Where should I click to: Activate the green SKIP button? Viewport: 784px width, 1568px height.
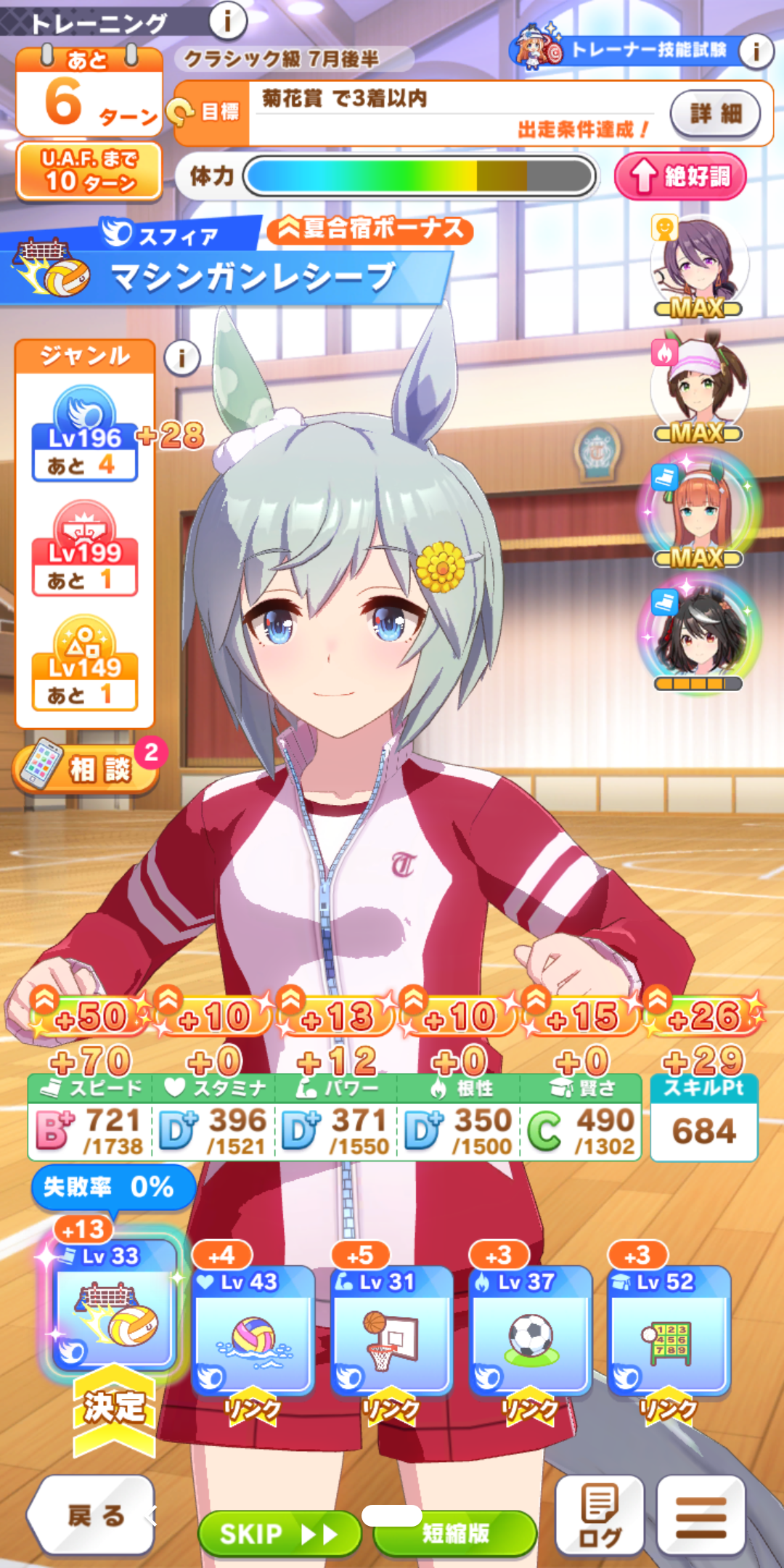pyautogui.click(x=279, y=1533)
